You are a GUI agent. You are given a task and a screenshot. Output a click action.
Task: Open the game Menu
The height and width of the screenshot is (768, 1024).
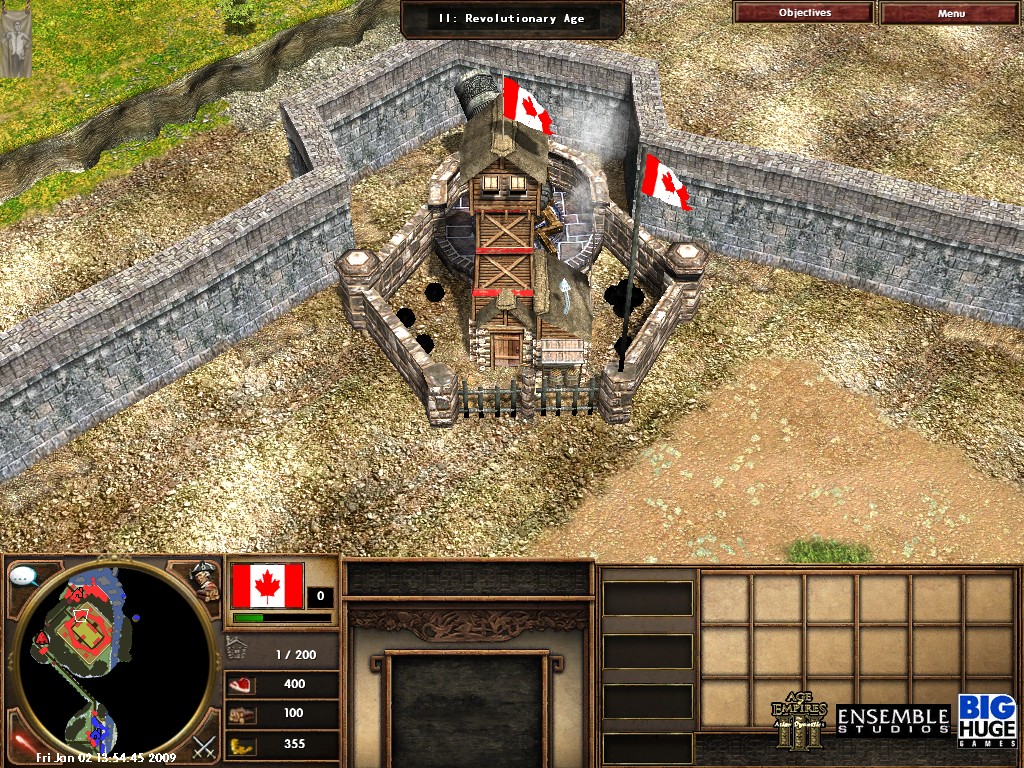pyautogui.click(x=951, y=13)
